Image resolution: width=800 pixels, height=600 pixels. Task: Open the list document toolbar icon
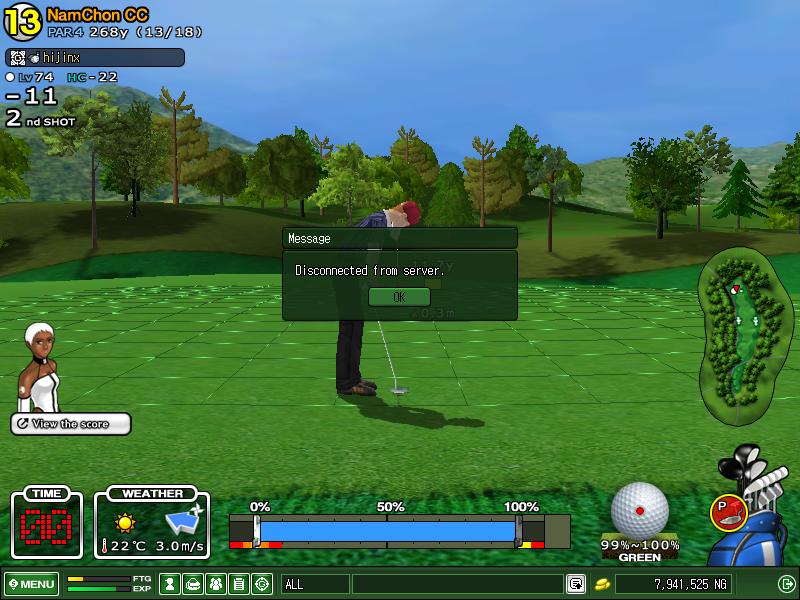(x=239, y=584)
